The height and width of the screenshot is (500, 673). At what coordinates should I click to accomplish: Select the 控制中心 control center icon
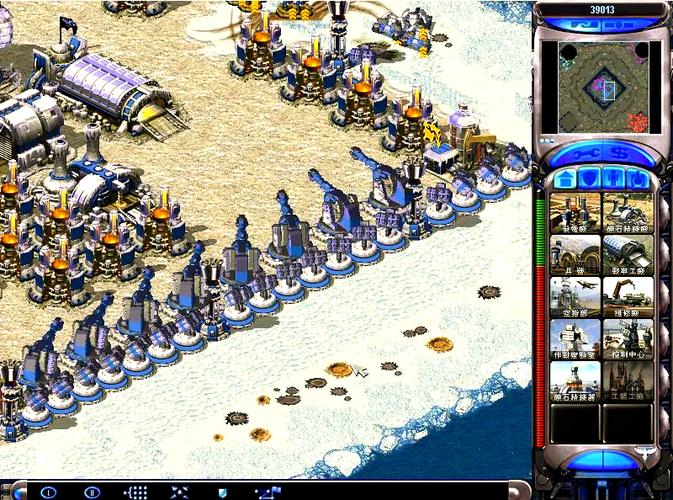(x=628, y=339)
